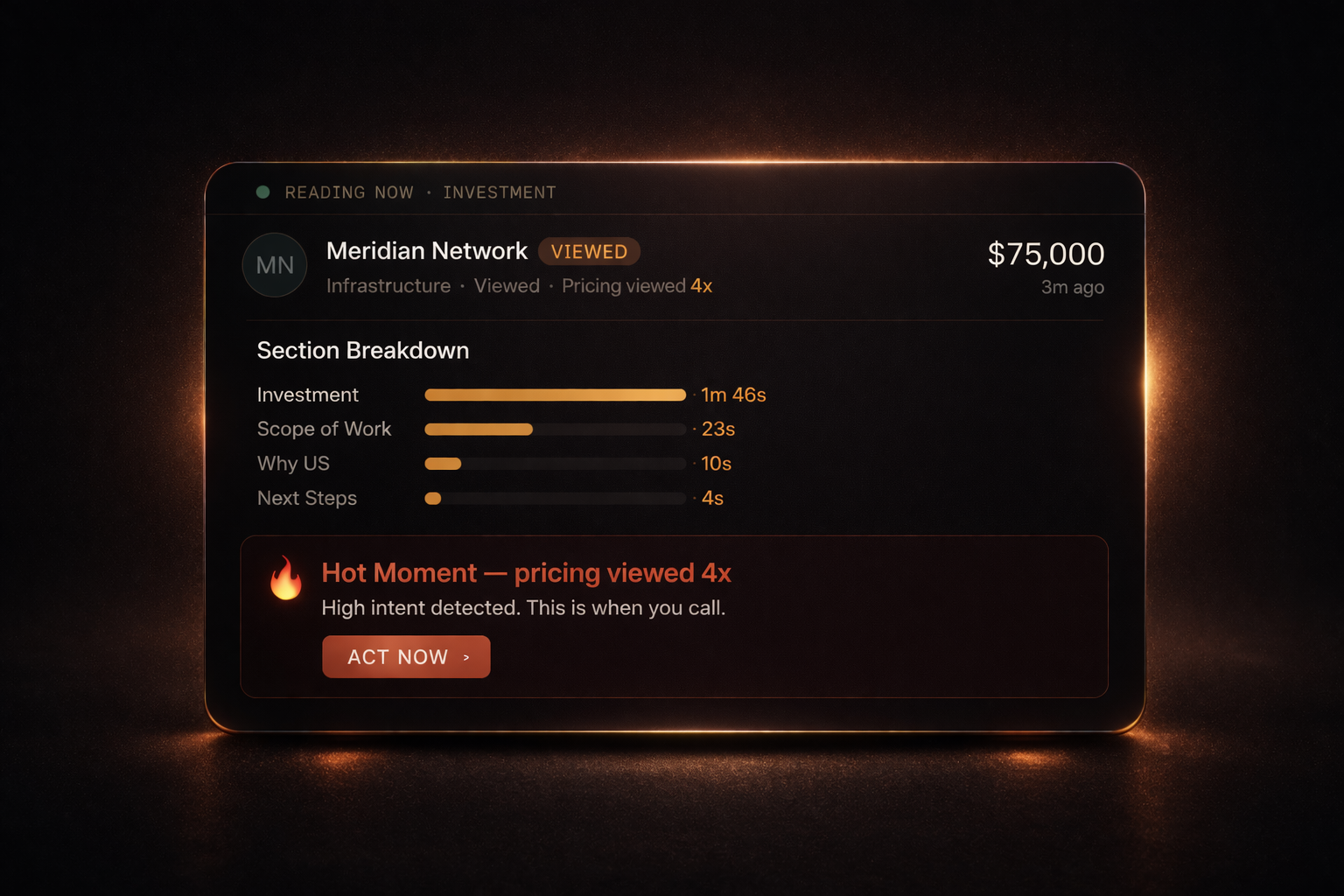Image resolution: width=1344 pixels, height=896 pixels.
Task: Select the Why US section row
Action: coord(293,464)
